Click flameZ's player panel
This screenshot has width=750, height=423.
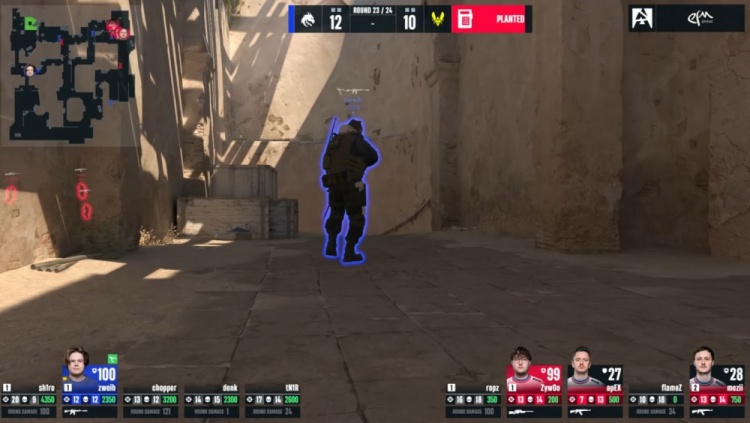(x=655, y=399)
